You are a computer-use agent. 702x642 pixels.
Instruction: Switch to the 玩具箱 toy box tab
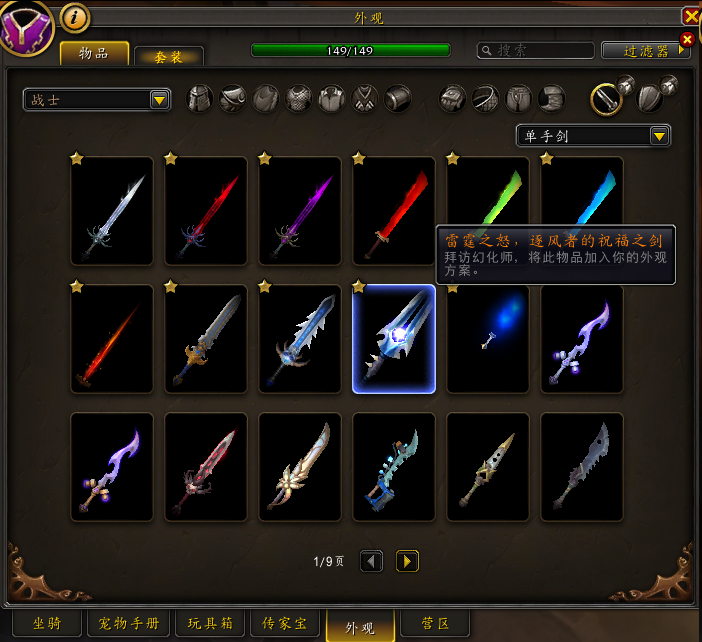point(210,624)
